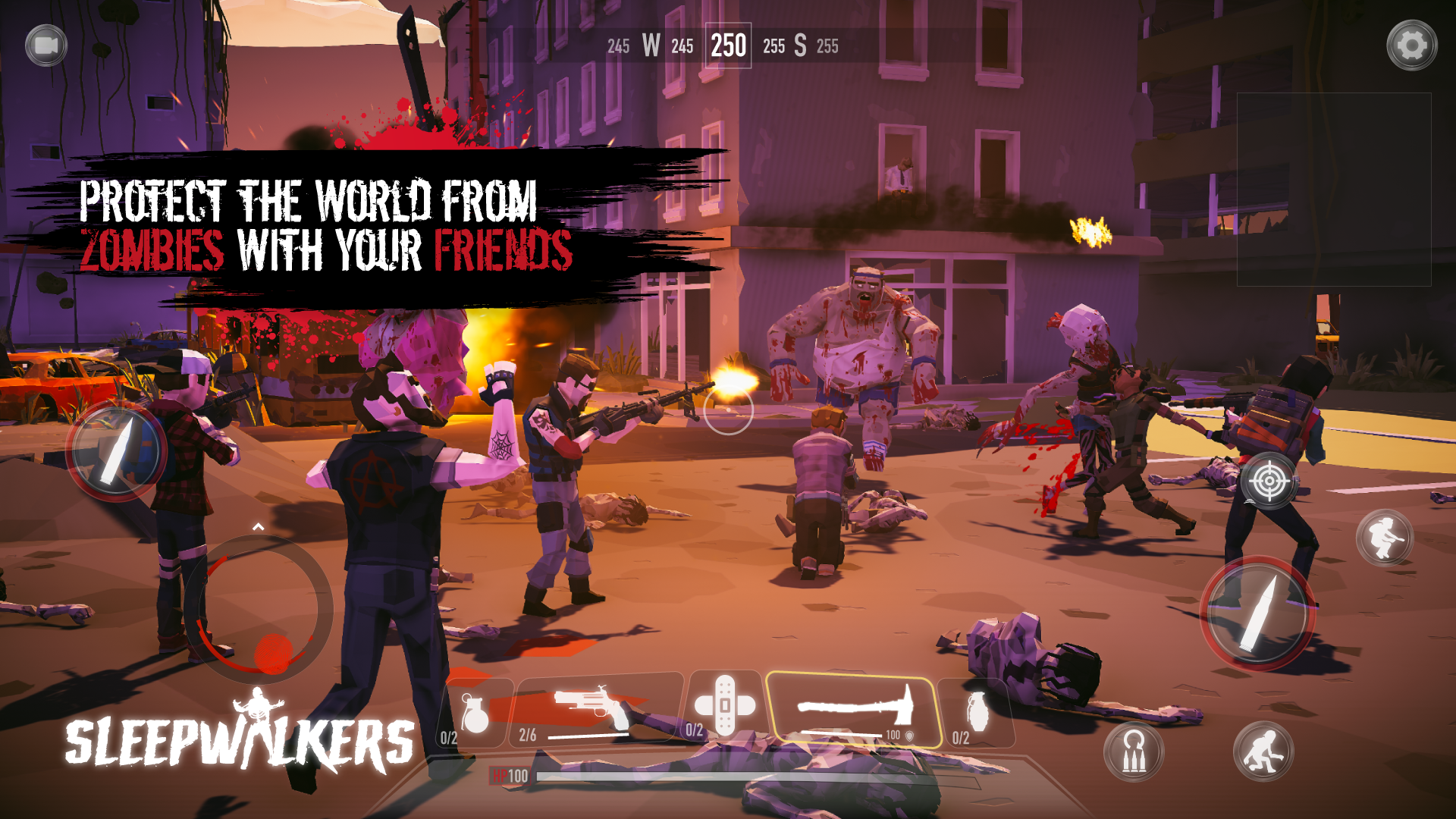This screenshot has height=819, width=1456.
Task: Tap the selected 250 ammo weapon counter
Action: tap(728, 47)
